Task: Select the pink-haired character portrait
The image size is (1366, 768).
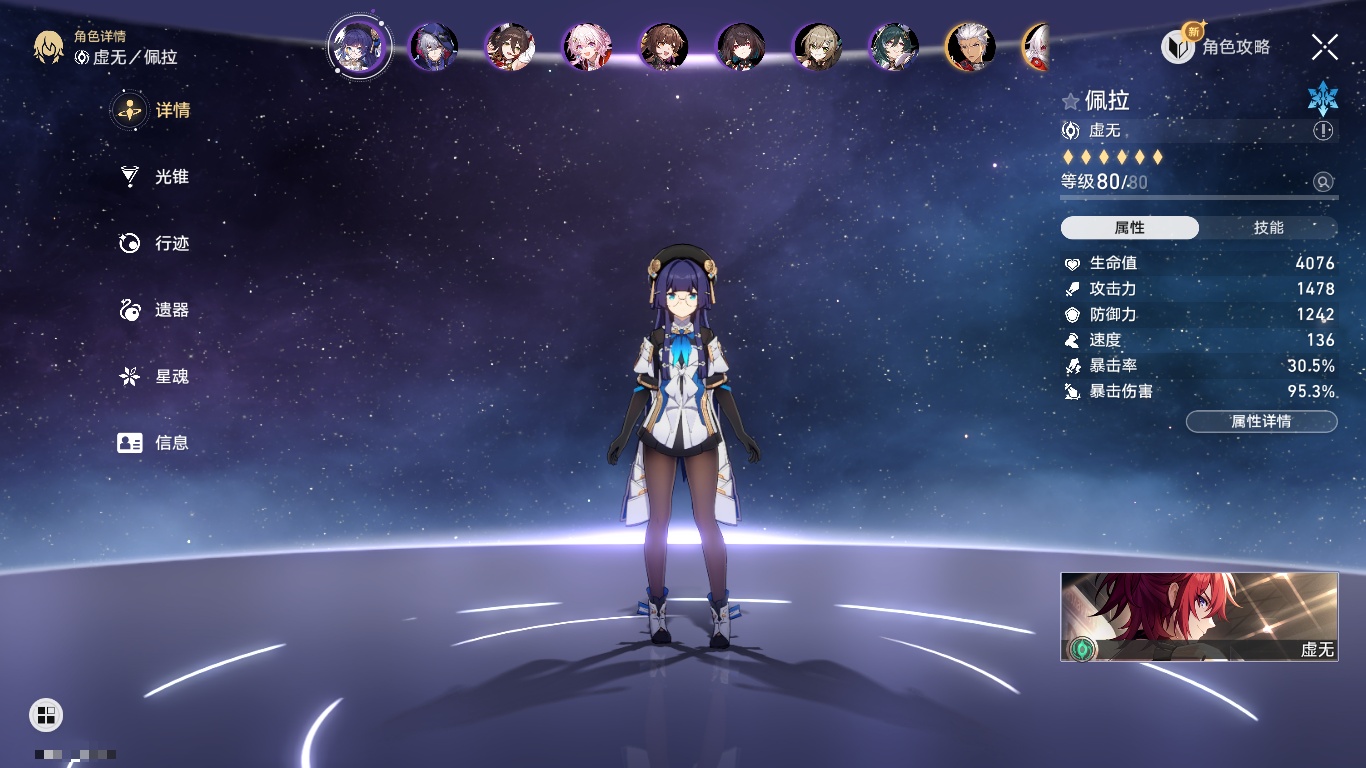Action: pyautogui.click(x=587, y=47)
